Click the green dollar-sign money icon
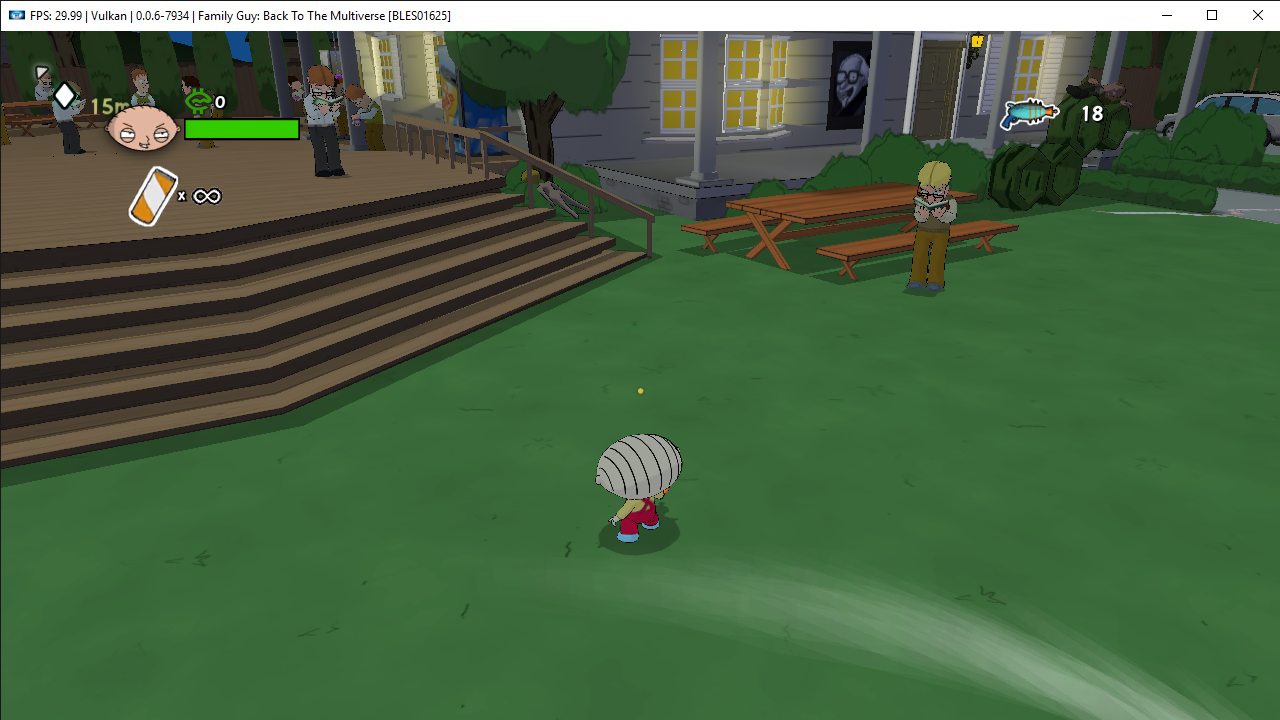This screenshot has height=720, width=1280. 199,101
